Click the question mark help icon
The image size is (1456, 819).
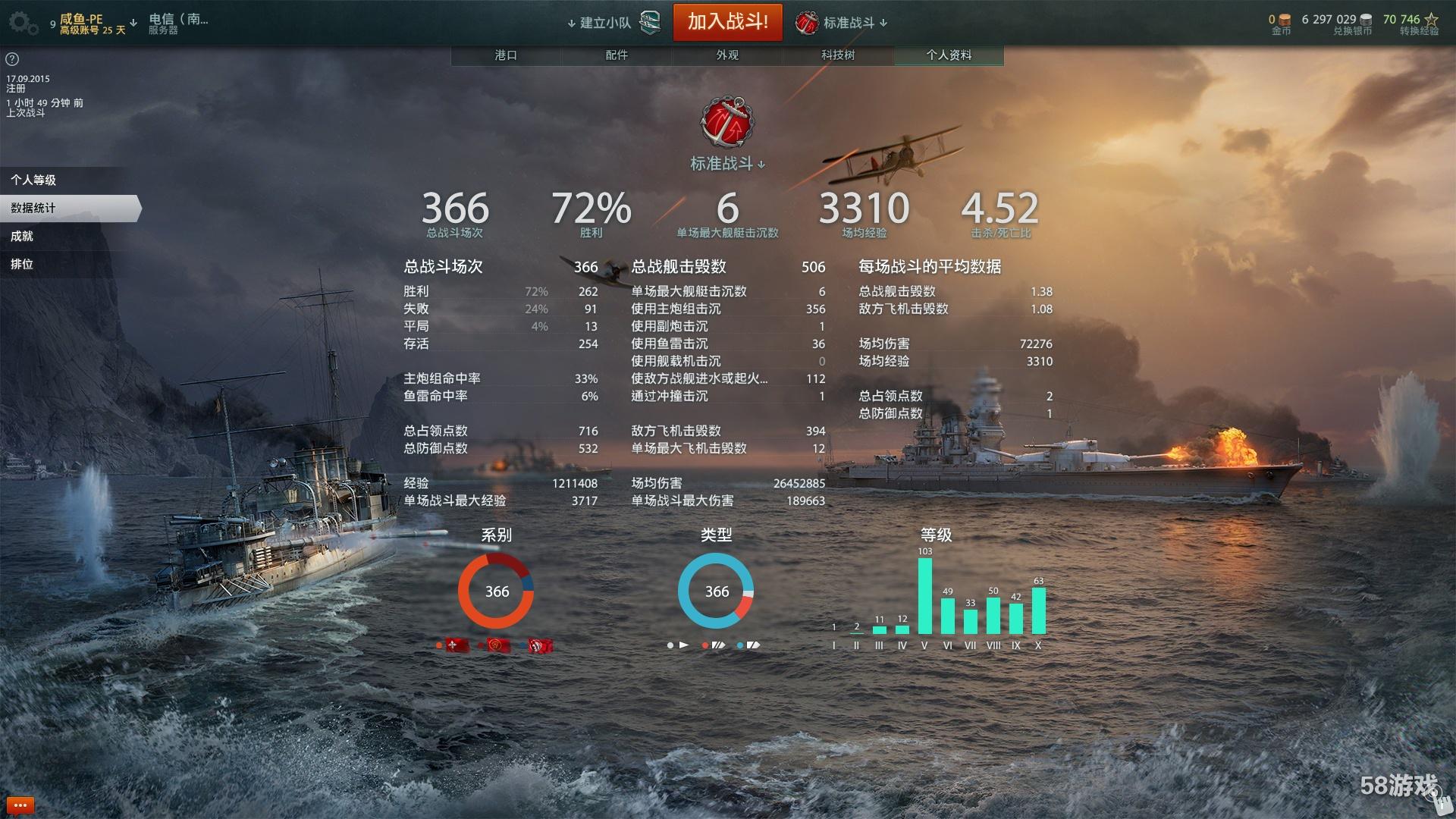click(x=12, y=59)
